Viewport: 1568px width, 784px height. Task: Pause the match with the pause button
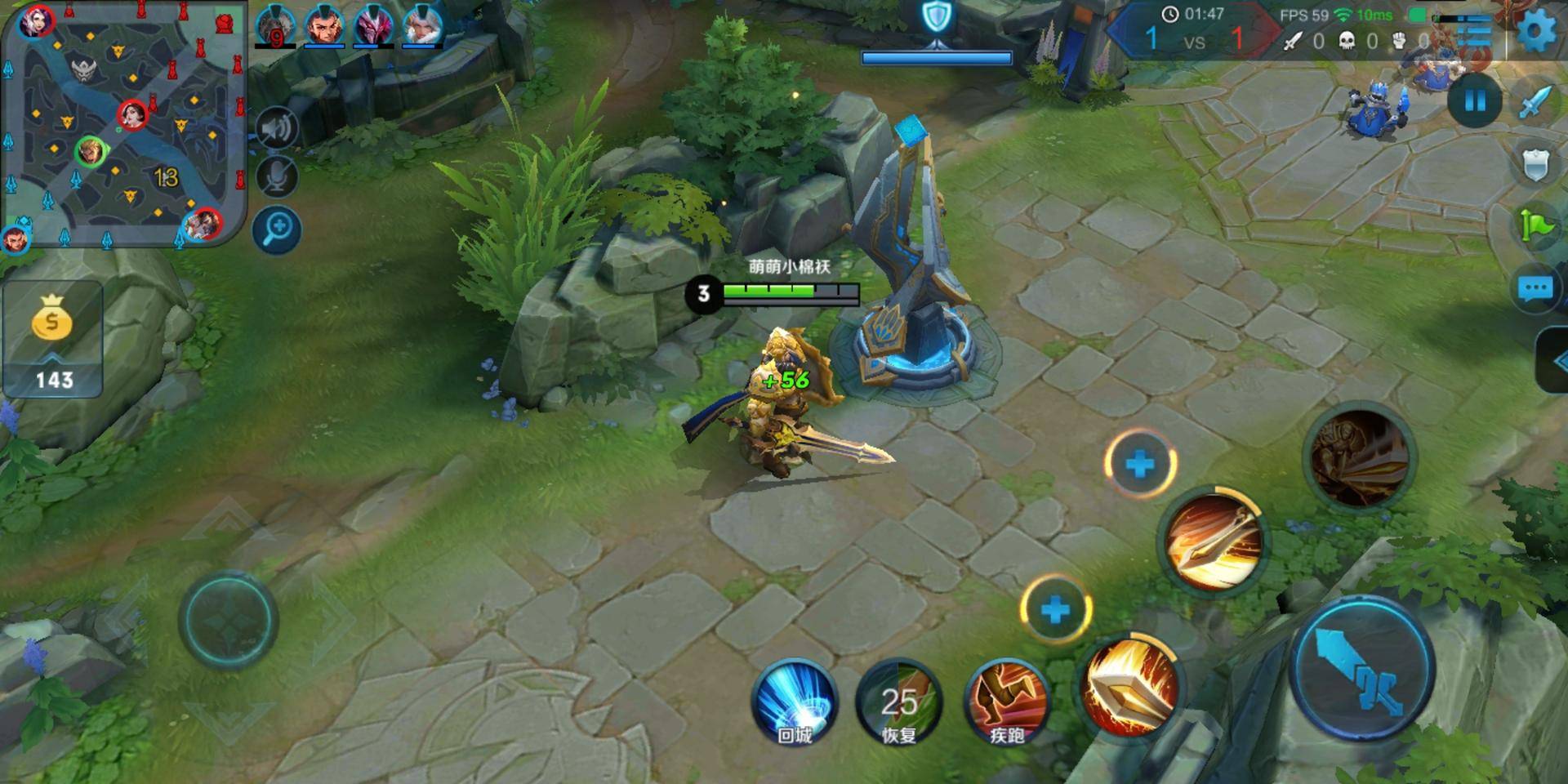[x=1474, y=101]
